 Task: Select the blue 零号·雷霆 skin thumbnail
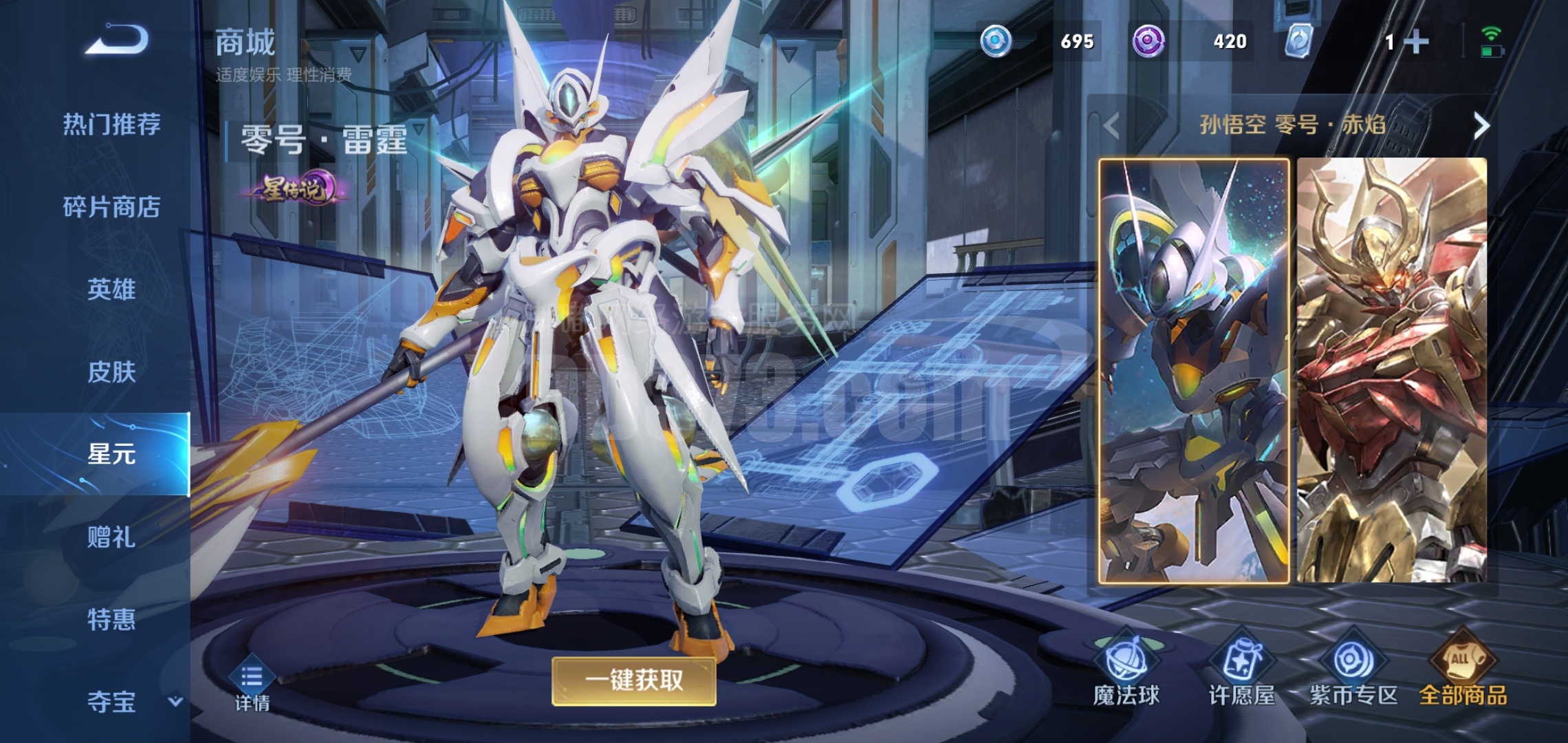pos(1194,371)
